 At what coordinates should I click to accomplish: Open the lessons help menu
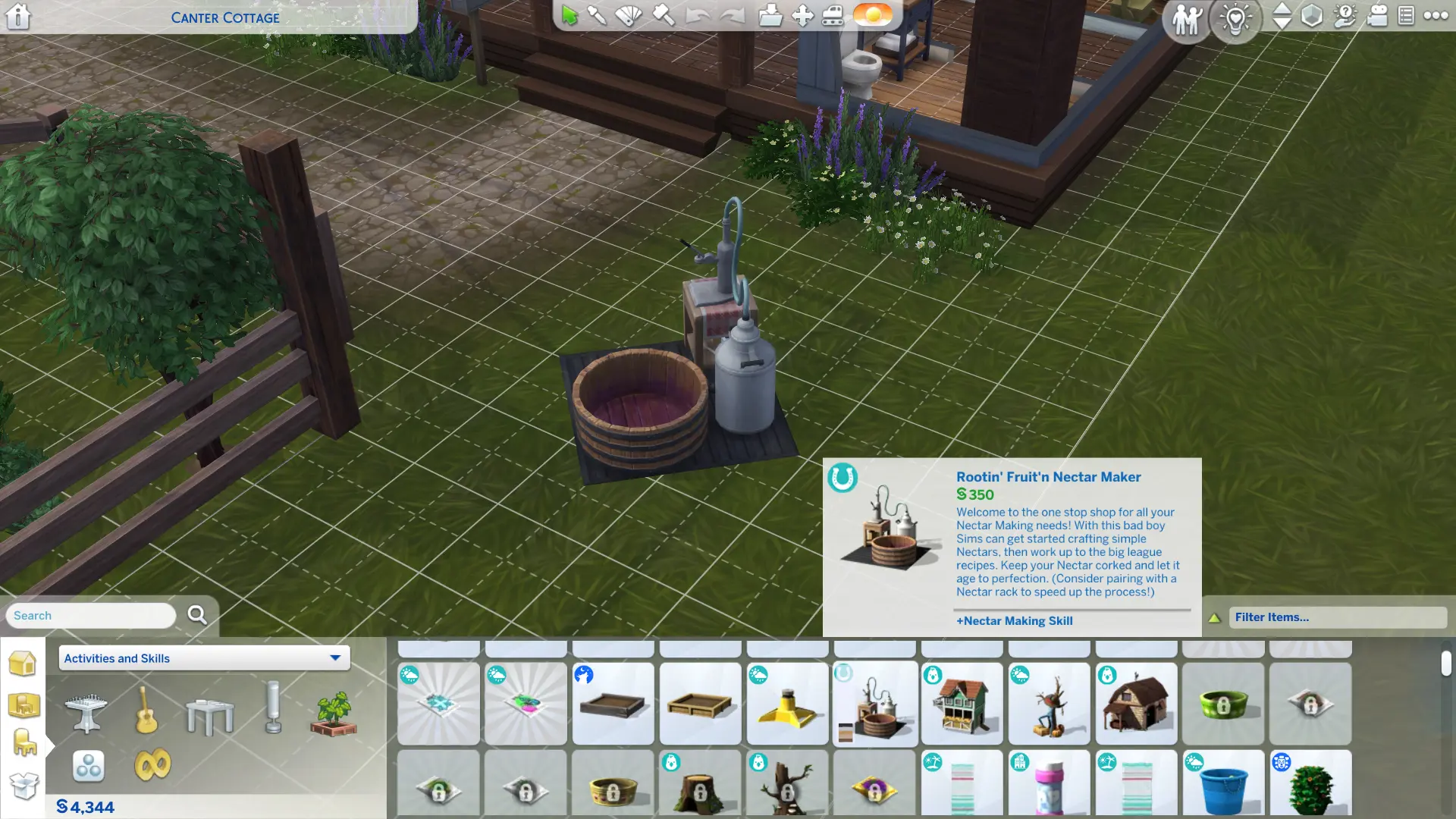(1344, 17)
